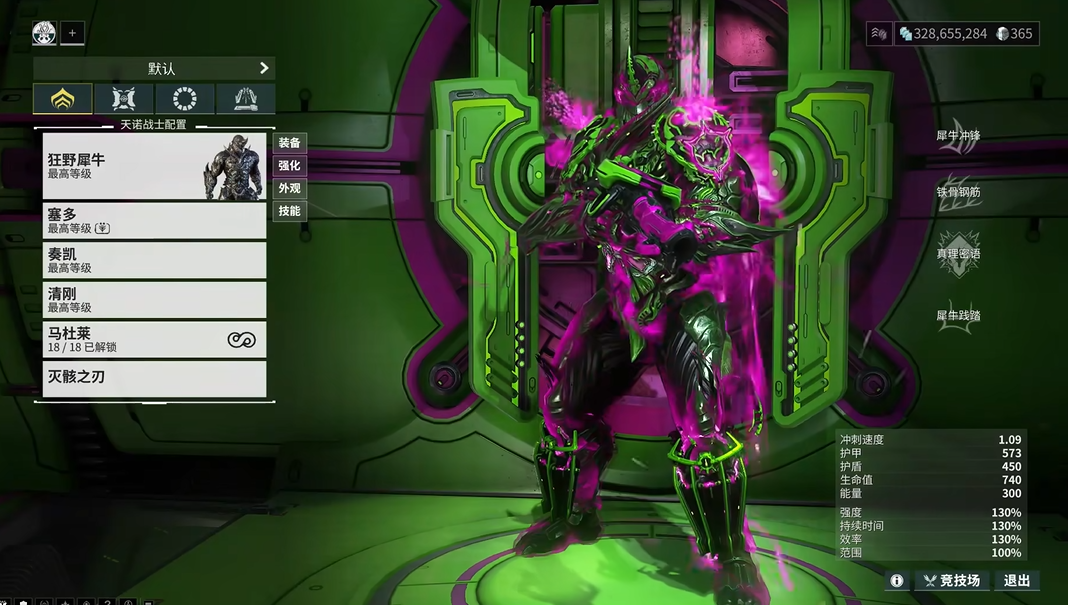The image size is (1068, 605).
Task: Switch to the Warframe loadout tab
Action: [63, 99]
